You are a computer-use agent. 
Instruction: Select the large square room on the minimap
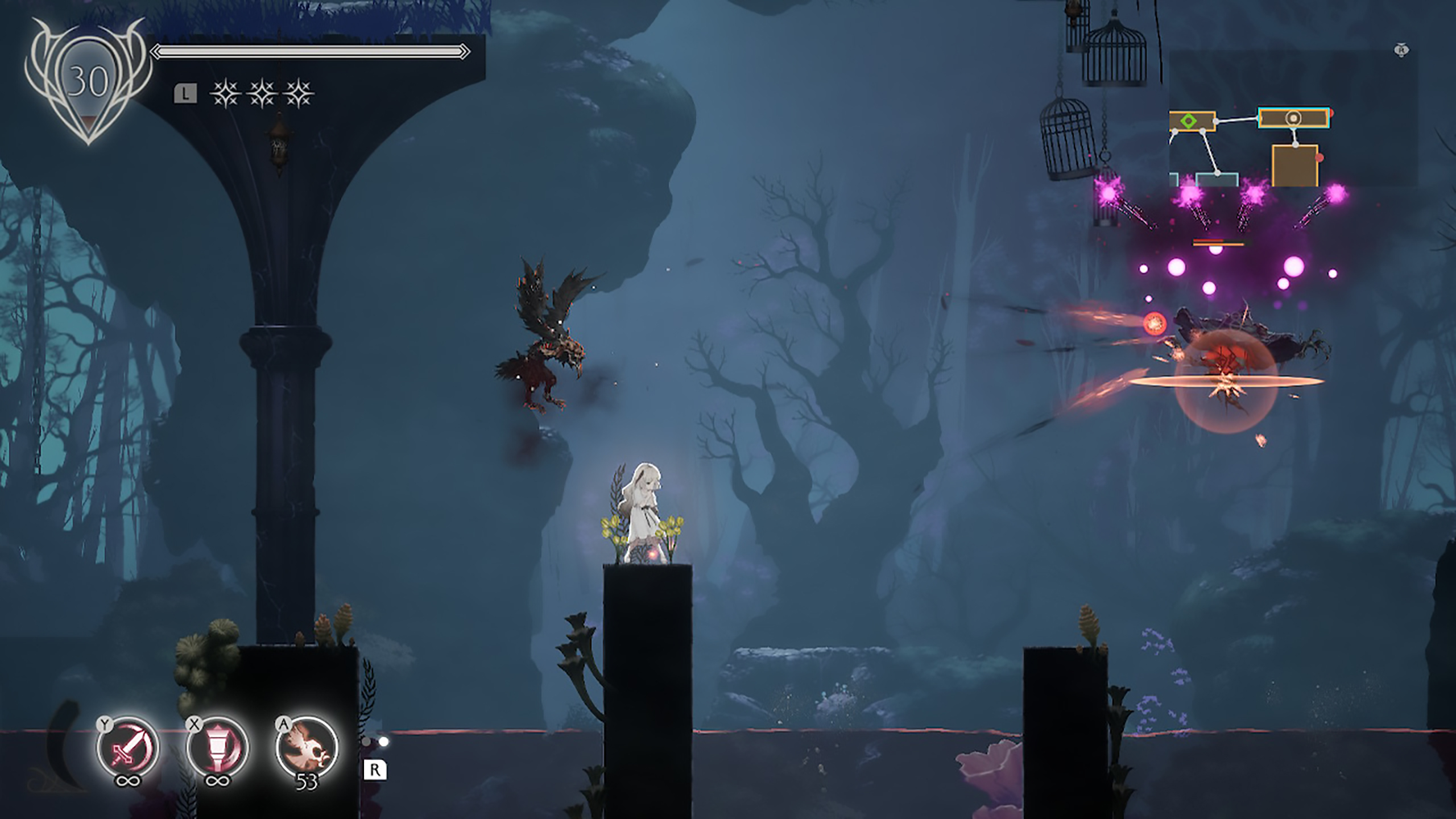tap(1294, 165)
